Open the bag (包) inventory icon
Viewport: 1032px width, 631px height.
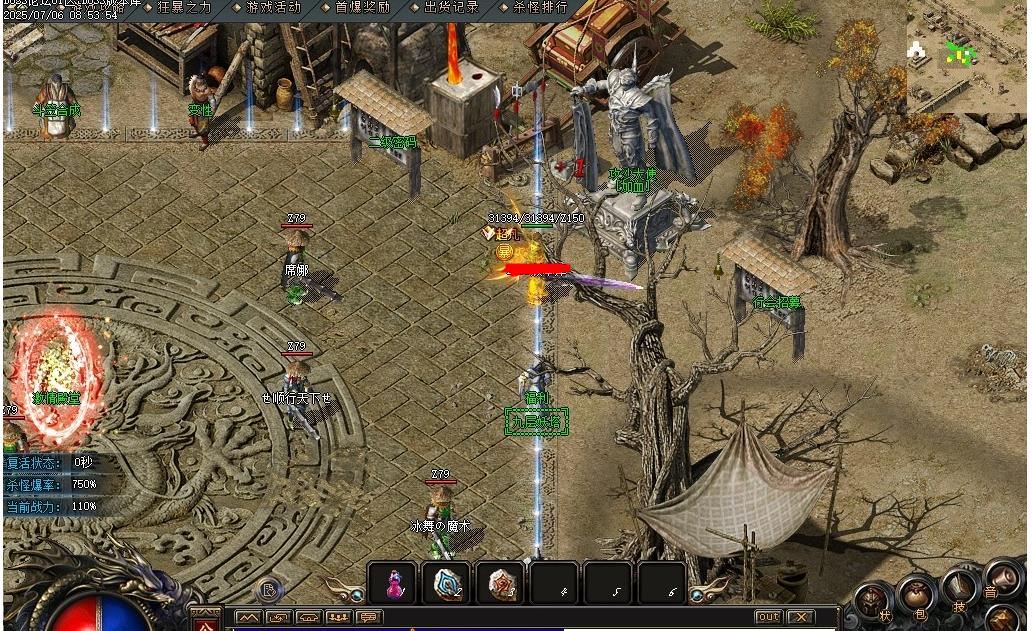coord(914,592)
